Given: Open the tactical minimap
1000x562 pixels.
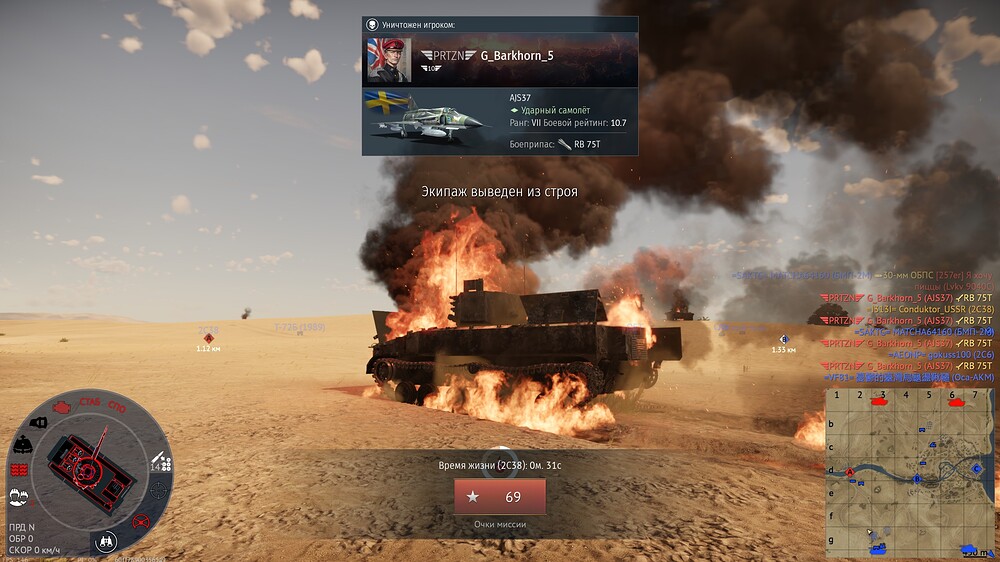Looking at the screenshot, I should (x=908, y=472).
